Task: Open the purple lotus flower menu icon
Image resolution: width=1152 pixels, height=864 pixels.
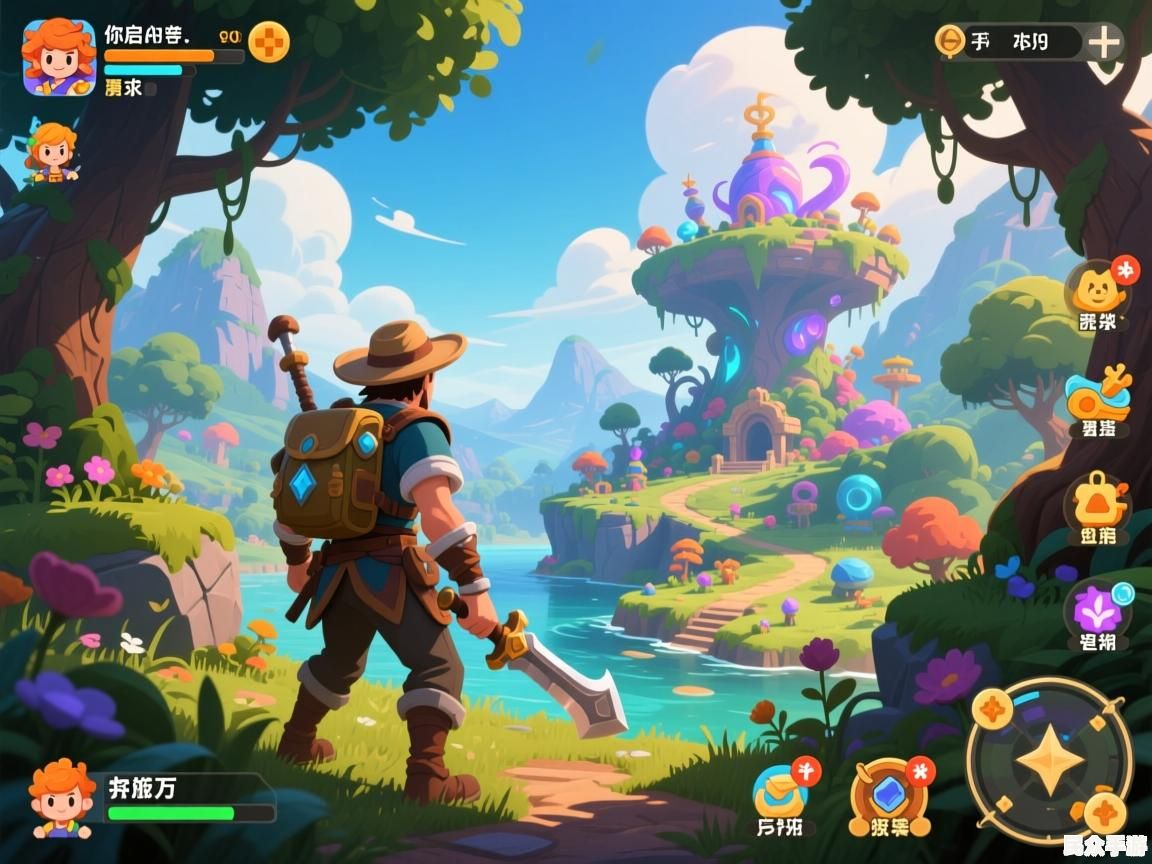Action: 1096,609
